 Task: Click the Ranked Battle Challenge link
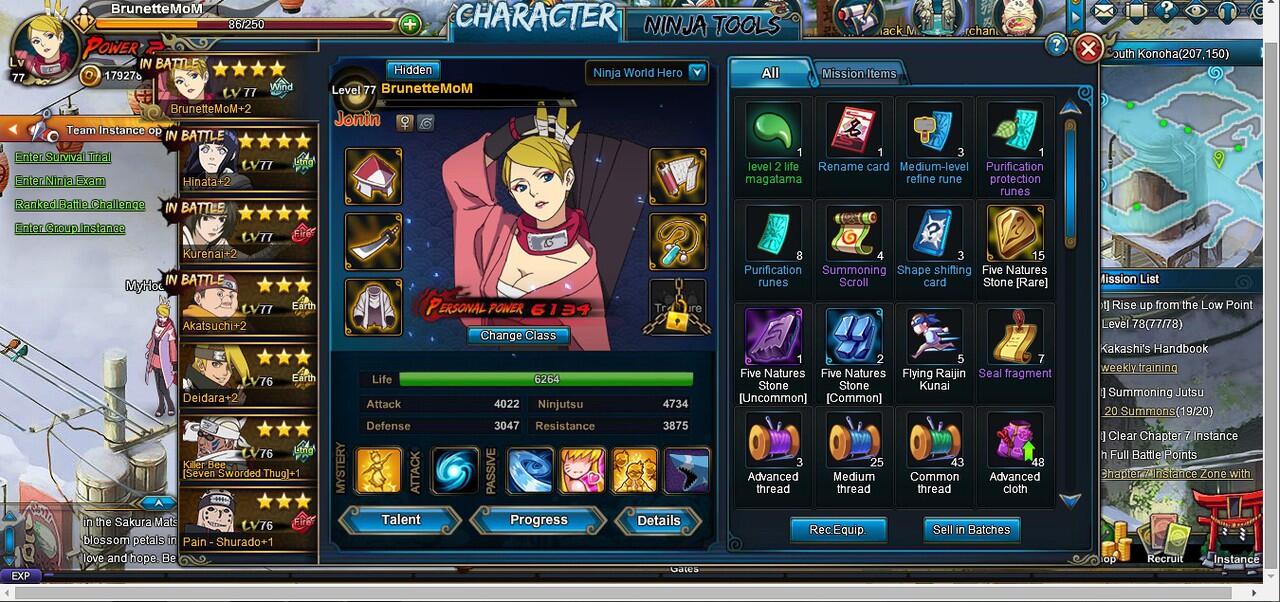pyautogui.click(x=80, y=205)
